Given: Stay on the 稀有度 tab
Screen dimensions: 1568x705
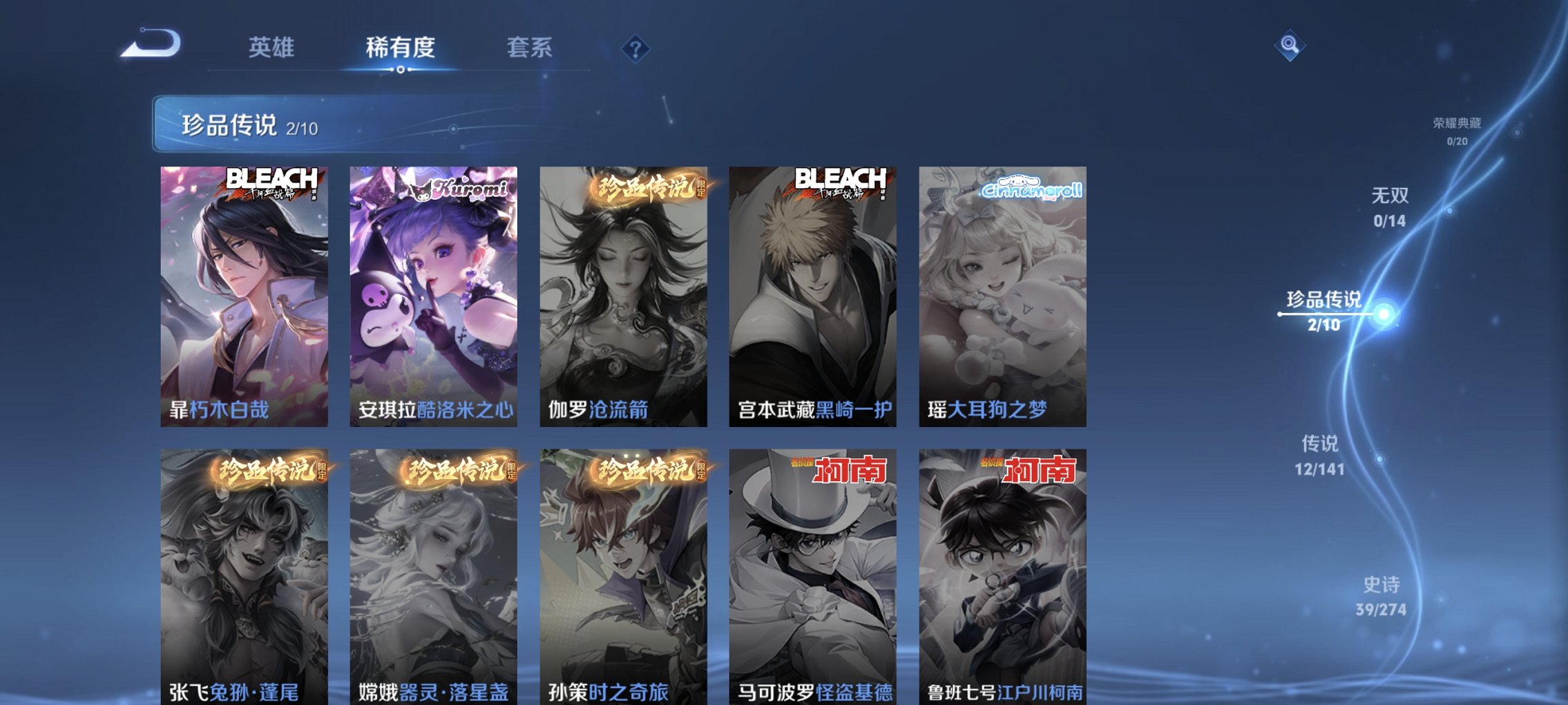Looking at the screenshot, I should (401, 48).
